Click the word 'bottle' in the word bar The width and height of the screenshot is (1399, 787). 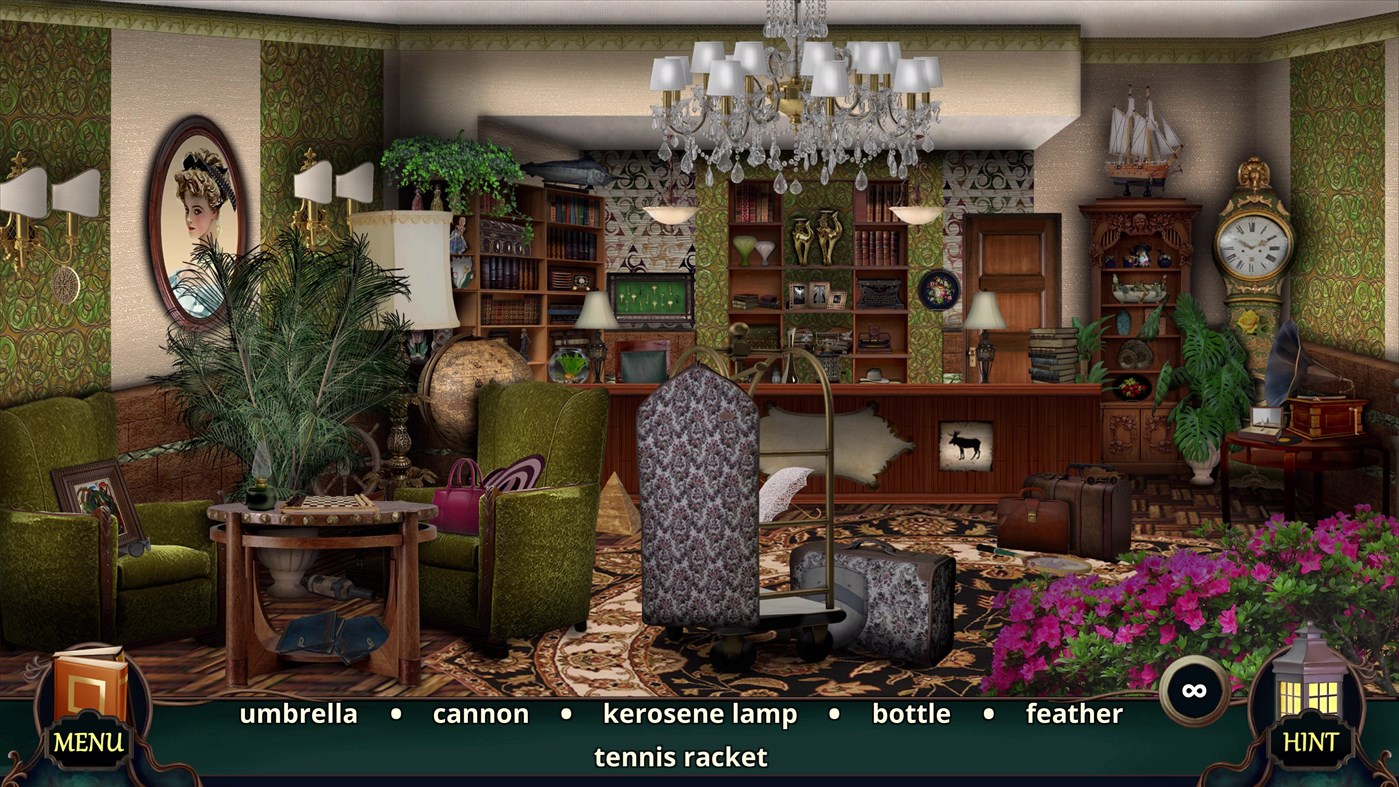911,714
